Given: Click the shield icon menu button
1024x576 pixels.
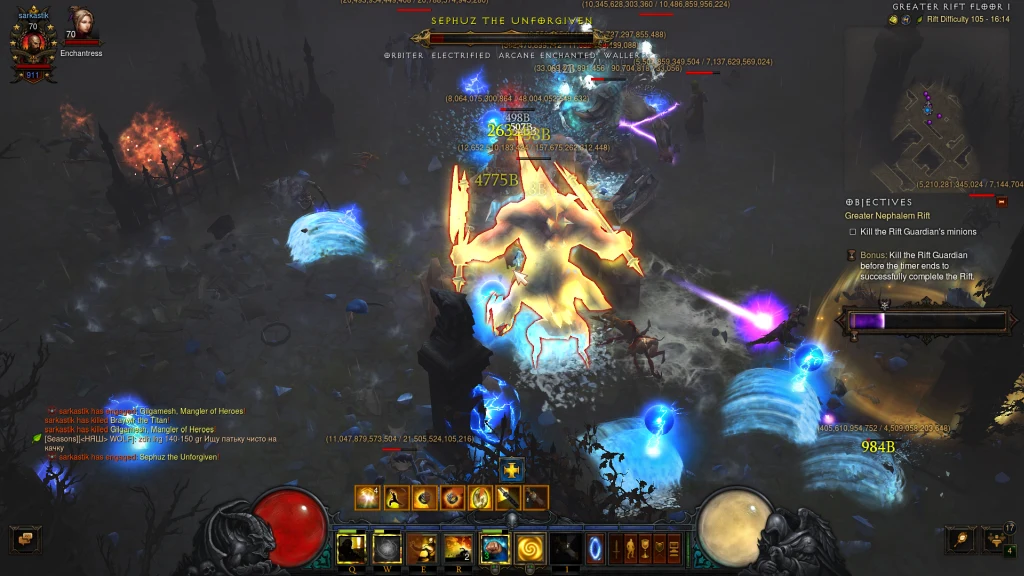Looking at the screenshot, I should [659, 548].
